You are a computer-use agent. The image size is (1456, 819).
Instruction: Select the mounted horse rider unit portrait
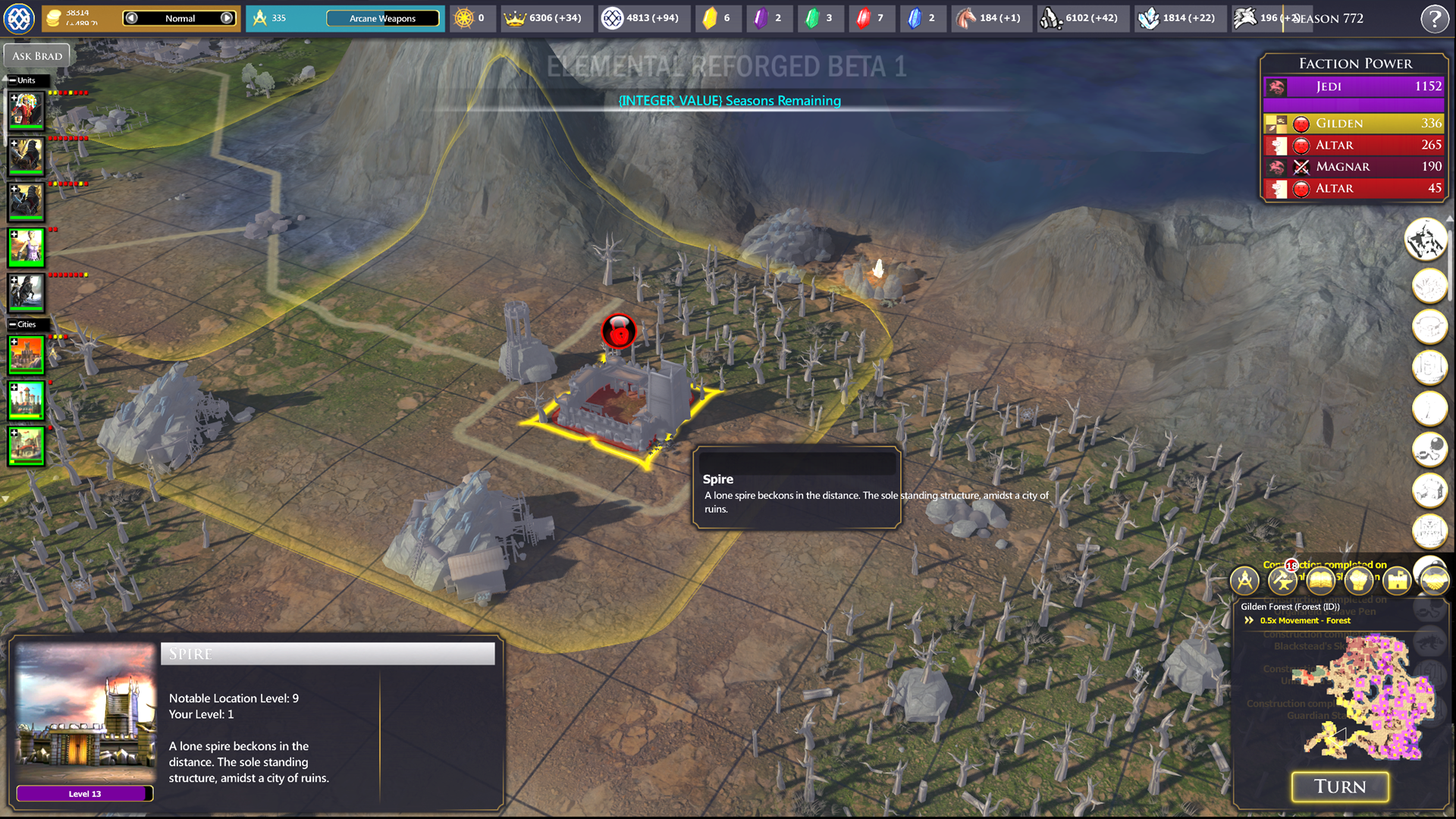pyautogui.click(x=27, y=293)
